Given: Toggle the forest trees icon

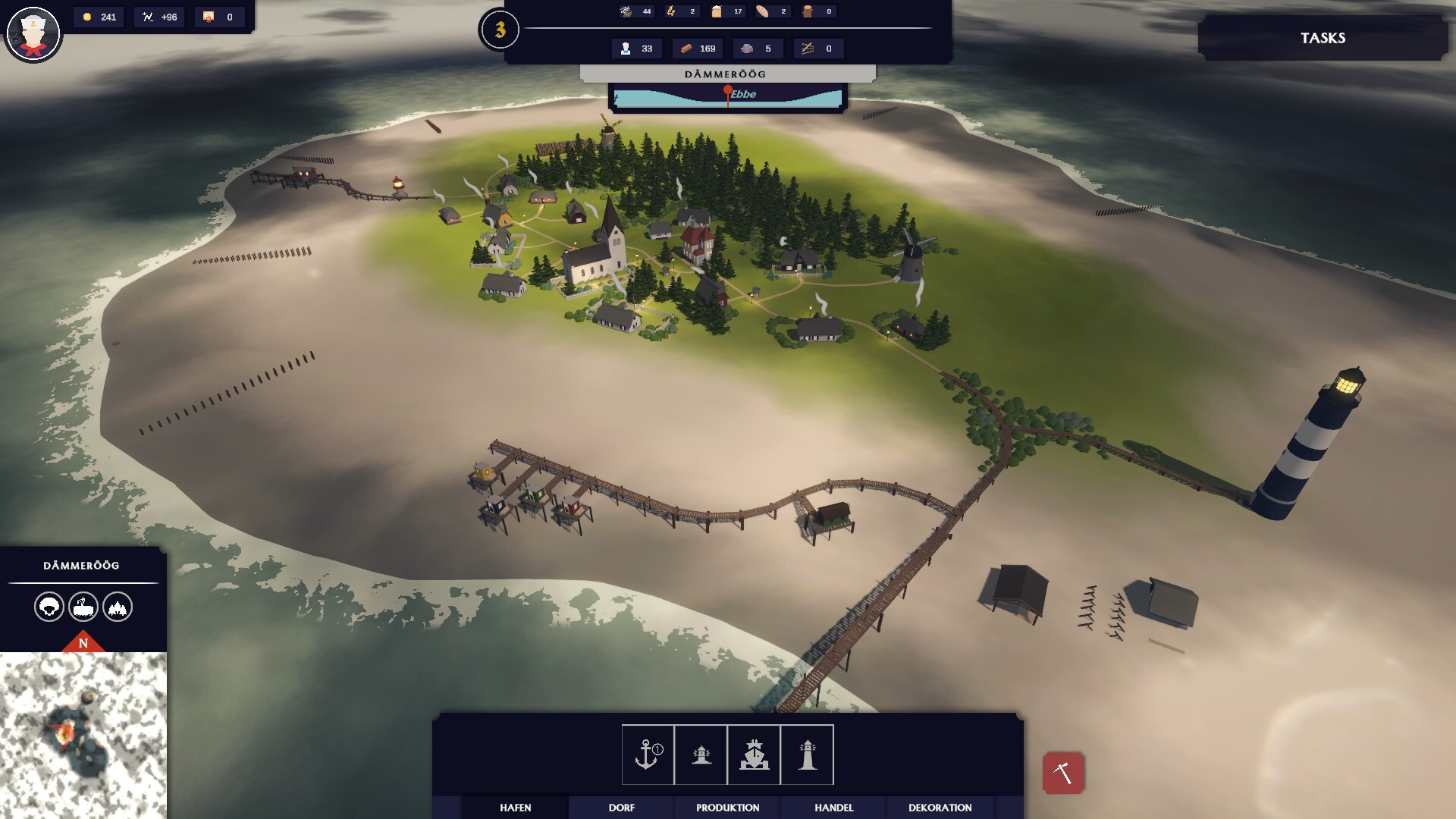Looking at the screenshot, I should tap(118, 607).
